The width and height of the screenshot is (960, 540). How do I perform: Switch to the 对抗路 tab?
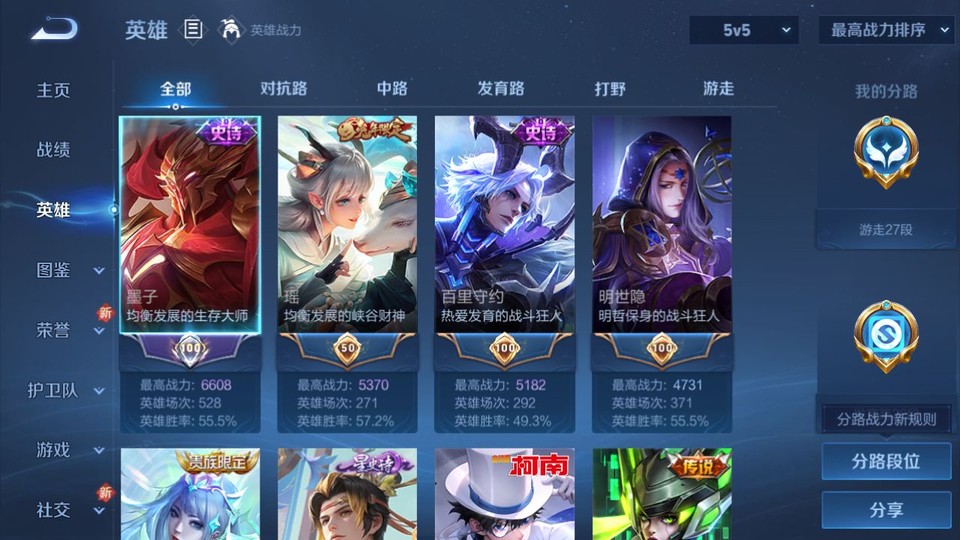click(x=283, y=89)
